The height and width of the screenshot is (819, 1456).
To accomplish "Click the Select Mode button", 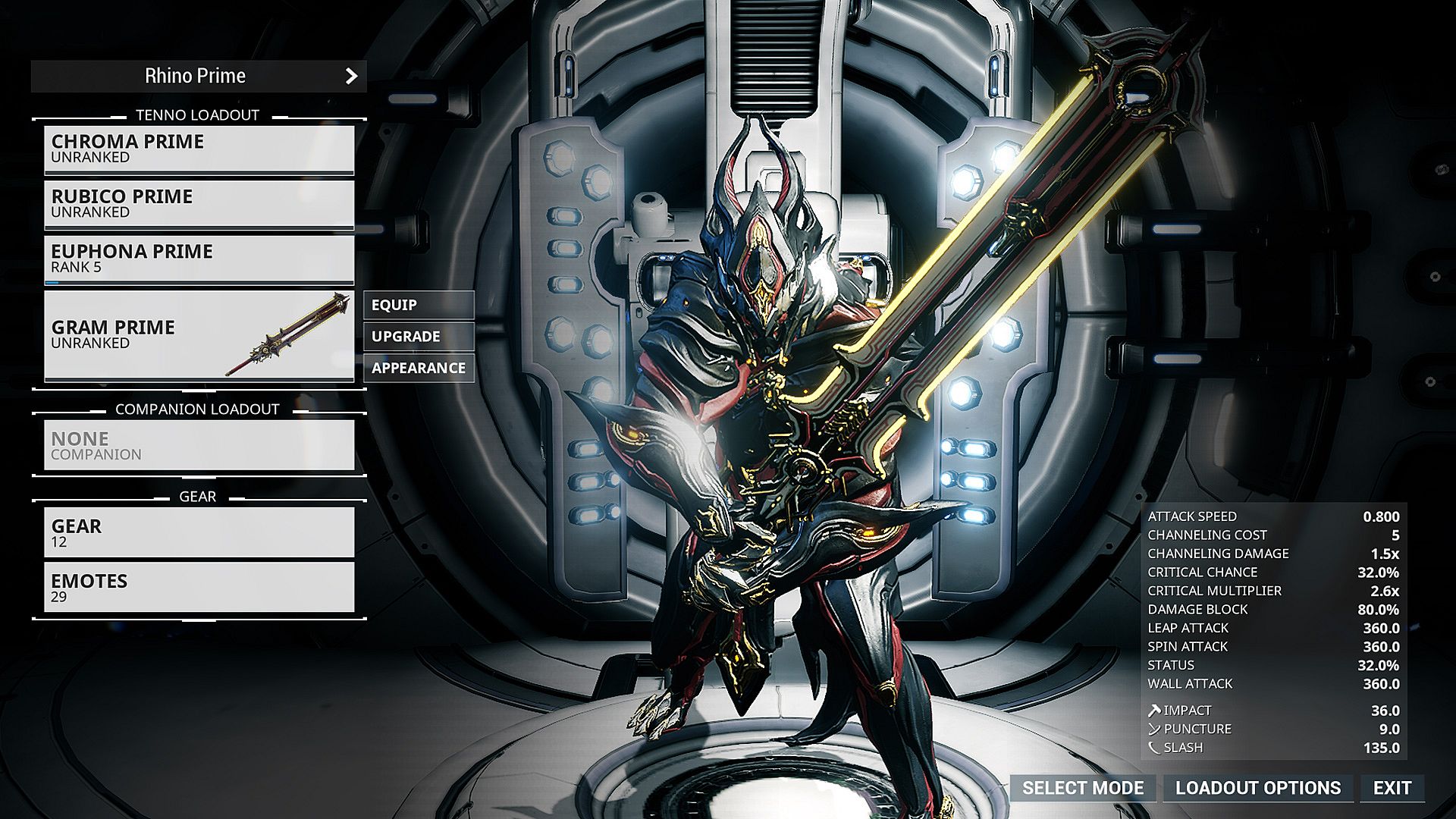I will (x=1082, y=788).
